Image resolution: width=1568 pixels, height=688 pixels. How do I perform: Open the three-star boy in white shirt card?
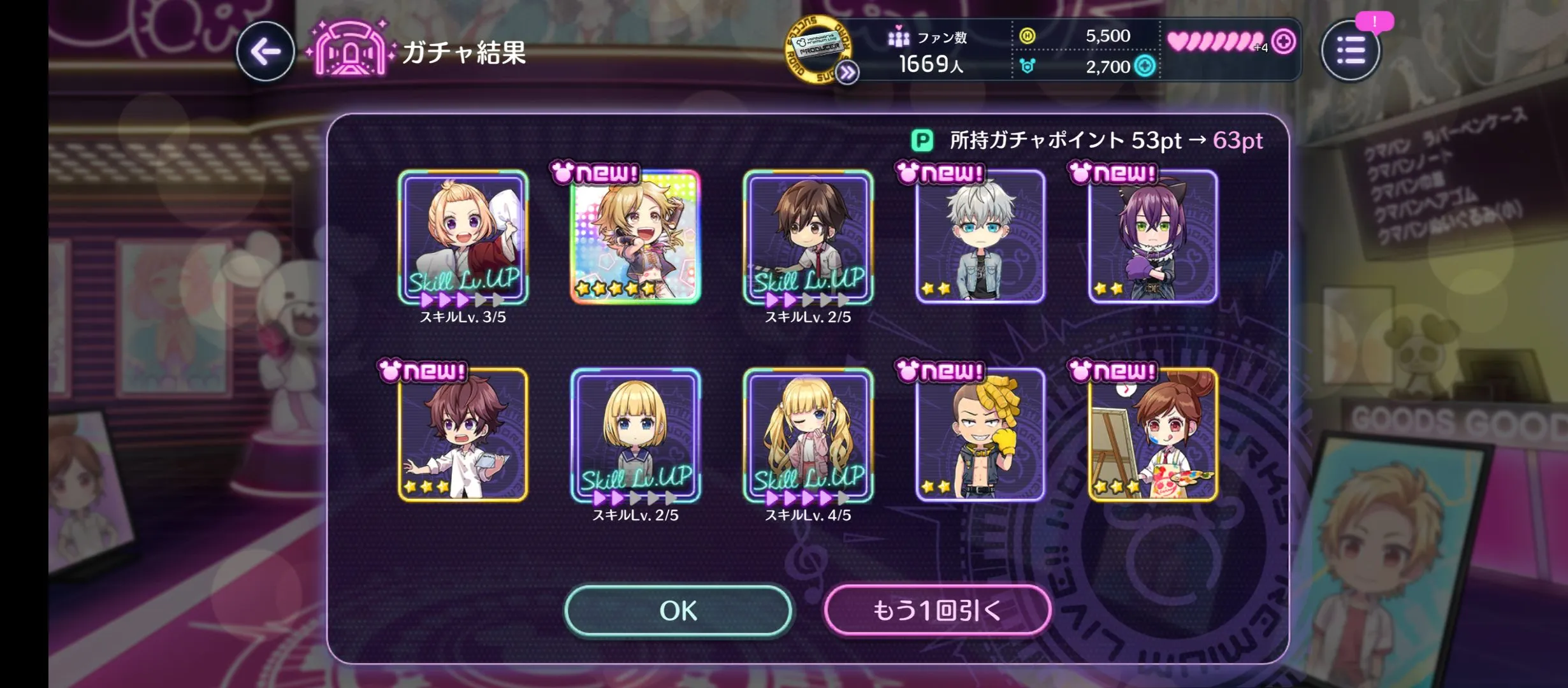pos(463,434)
